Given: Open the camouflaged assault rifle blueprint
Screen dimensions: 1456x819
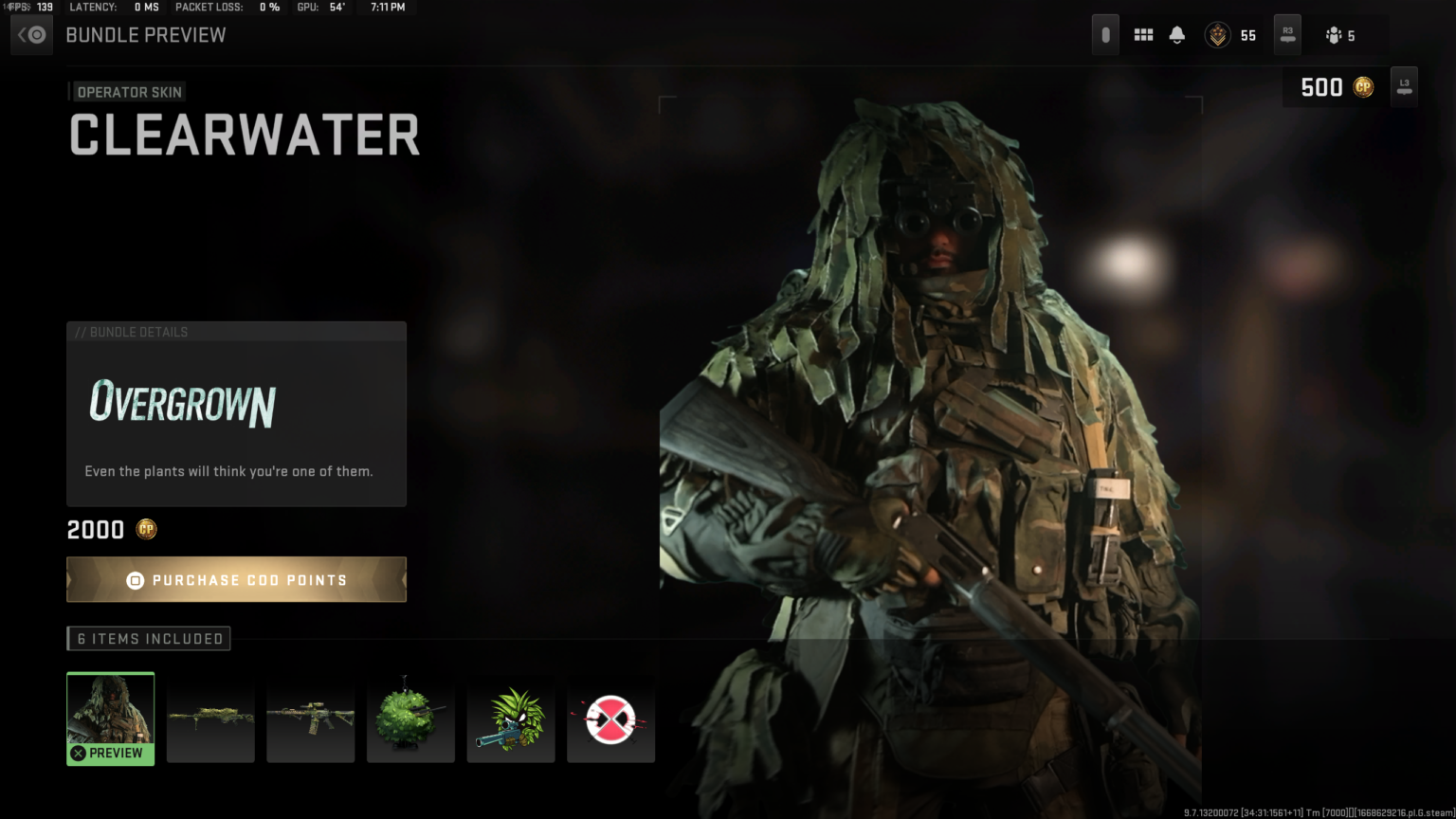Looking at the screenshot, I should coord(311,719).
